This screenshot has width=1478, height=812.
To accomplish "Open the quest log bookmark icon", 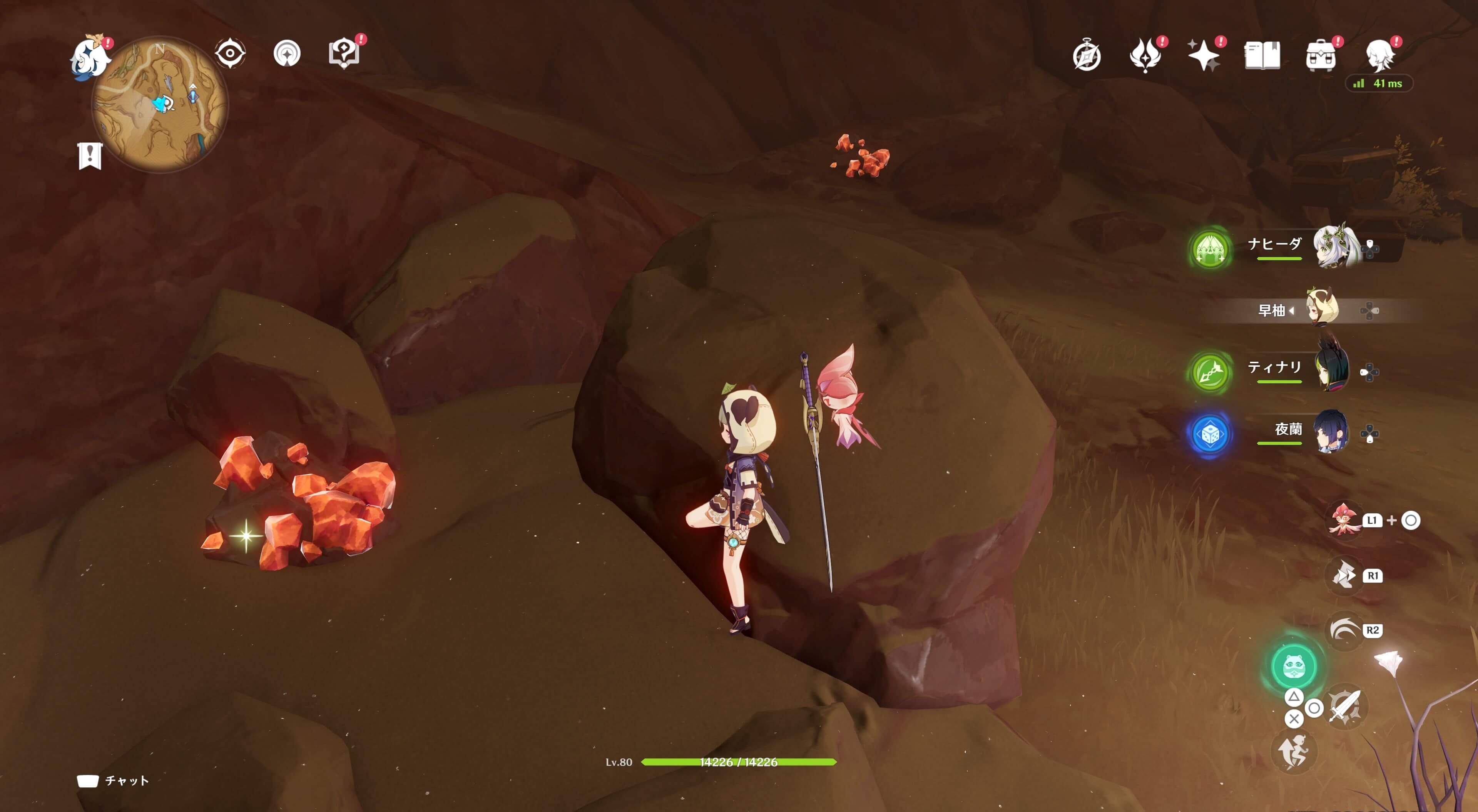I will coord(90,155).
